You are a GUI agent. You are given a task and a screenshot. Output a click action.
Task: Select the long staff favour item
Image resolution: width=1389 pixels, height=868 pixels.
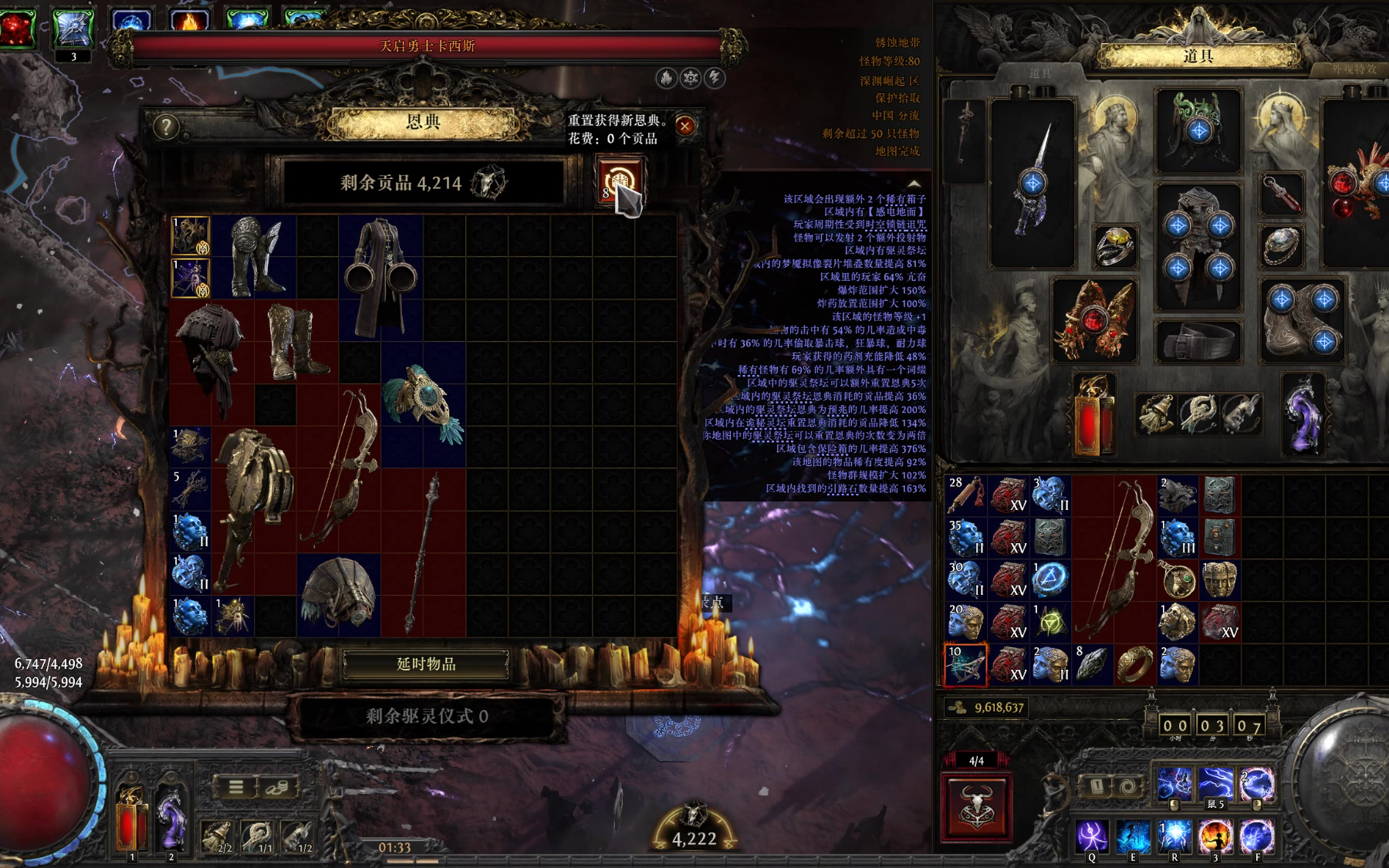point(424,552)
